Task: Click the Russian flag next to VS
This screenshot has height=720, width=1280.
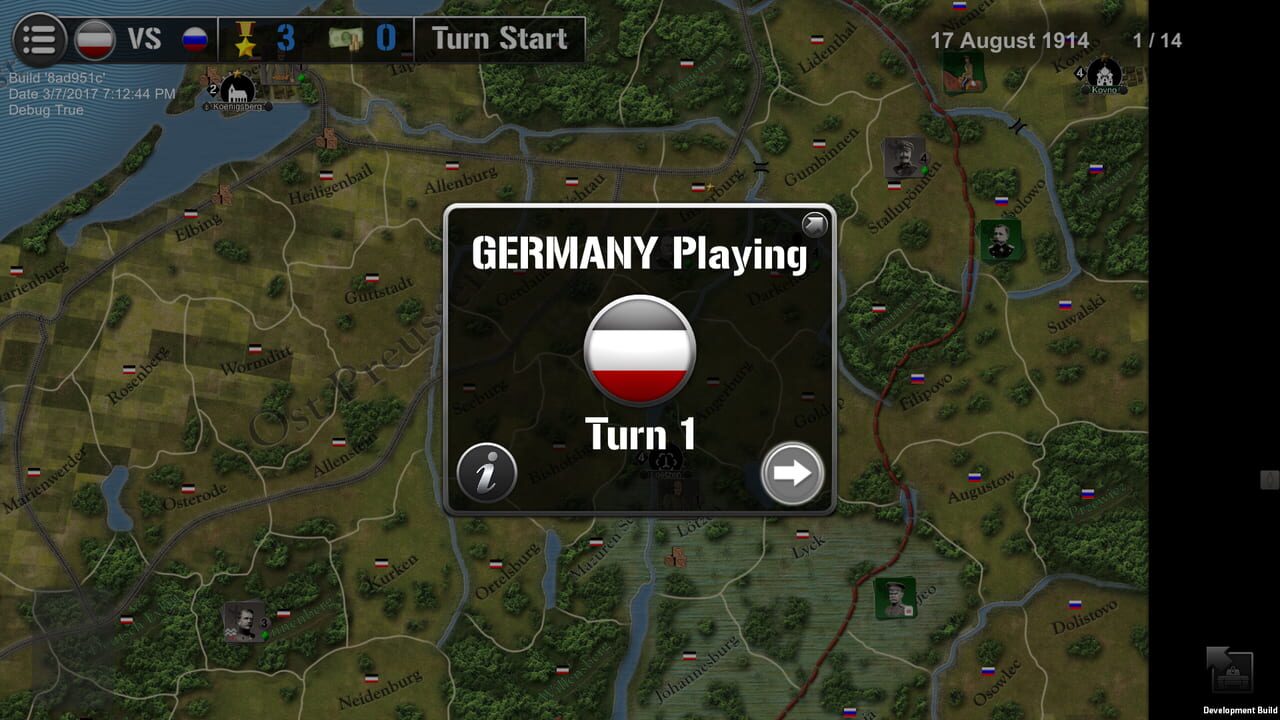Action: (197, 38)
